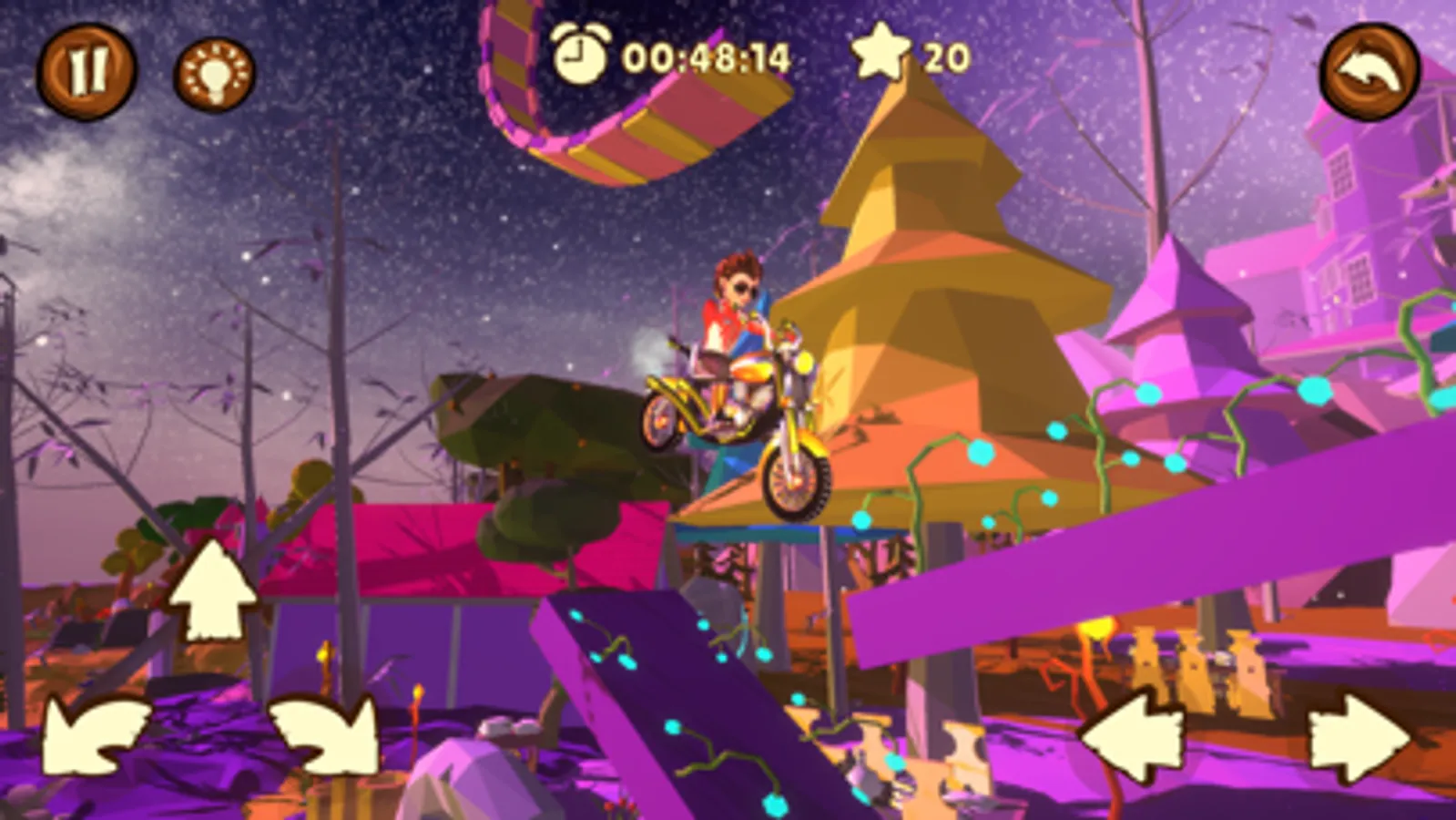Screen dimensions: 1456x820
Task: Select the star icon beside the score
Action: click(x=880, y=56)
